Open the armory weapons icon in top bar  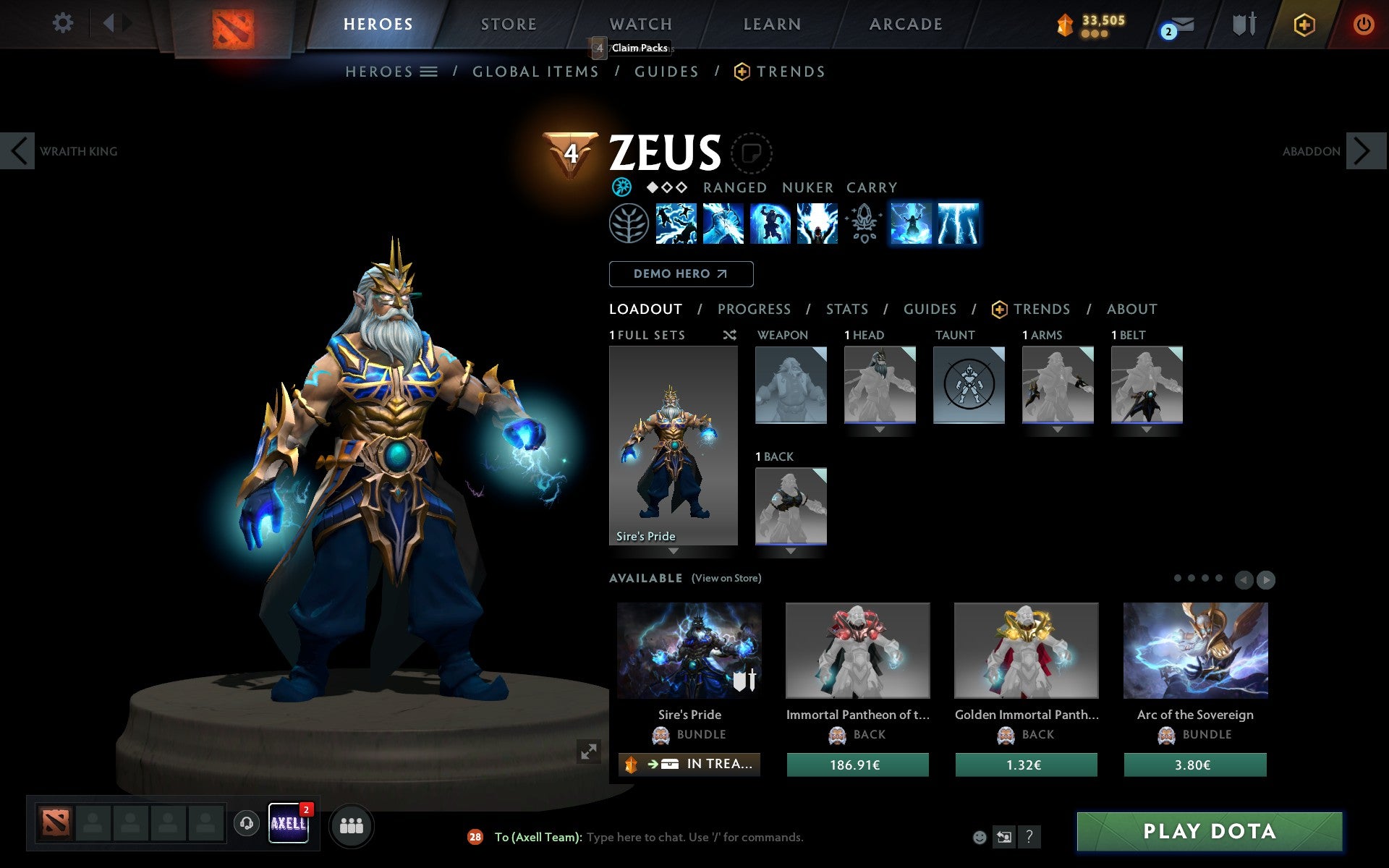pos(1242,24)
